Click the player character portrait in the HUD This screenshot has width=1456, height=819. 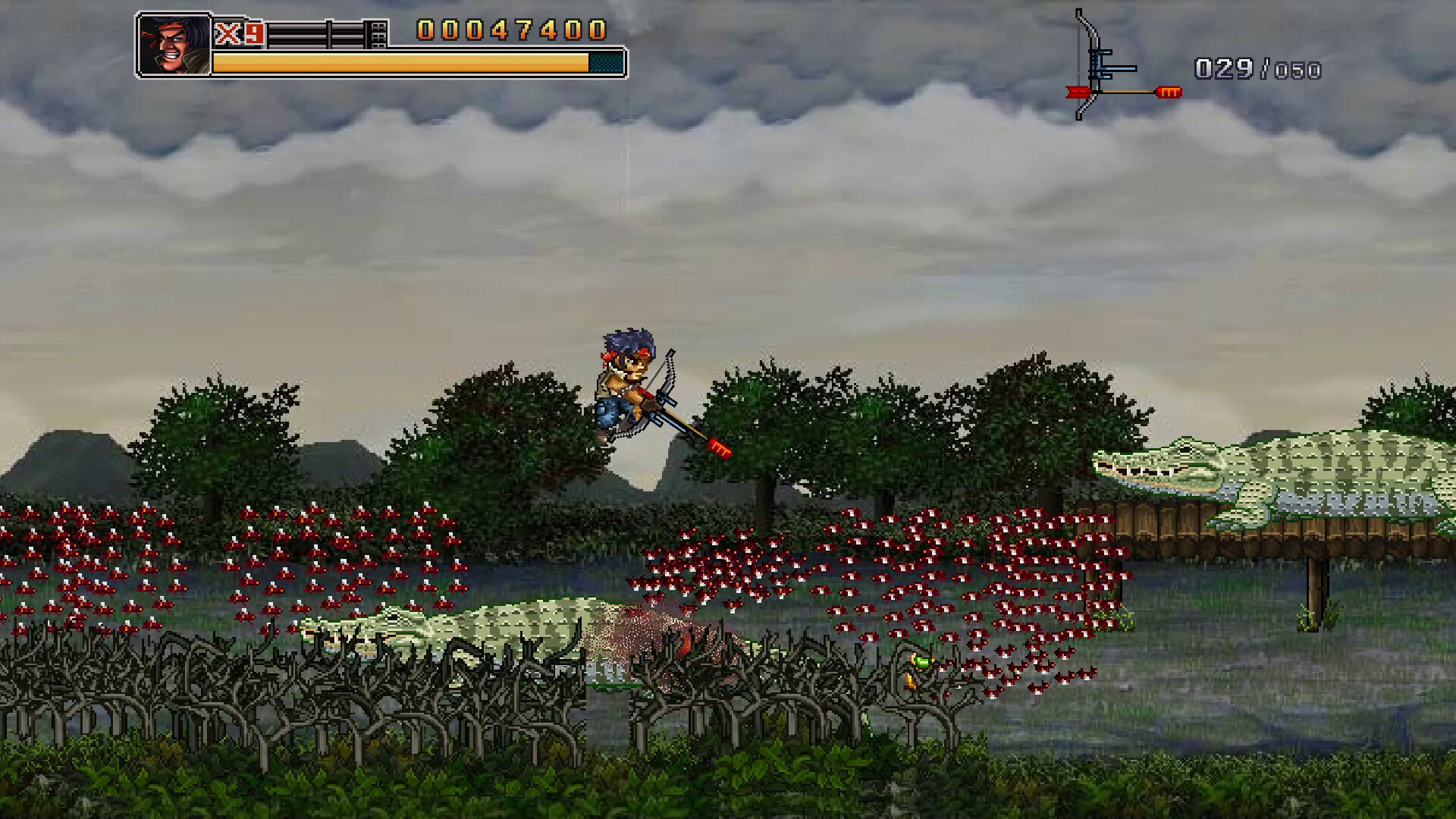(x=174, y=43)
